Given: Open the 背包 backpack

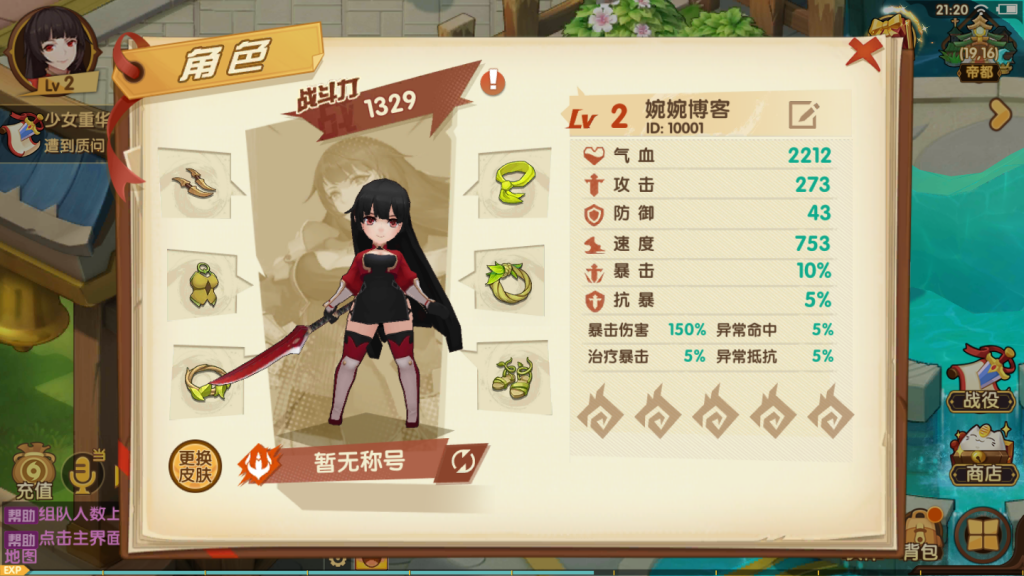Looking at the screenshot, I should click(x=920, y=534).
